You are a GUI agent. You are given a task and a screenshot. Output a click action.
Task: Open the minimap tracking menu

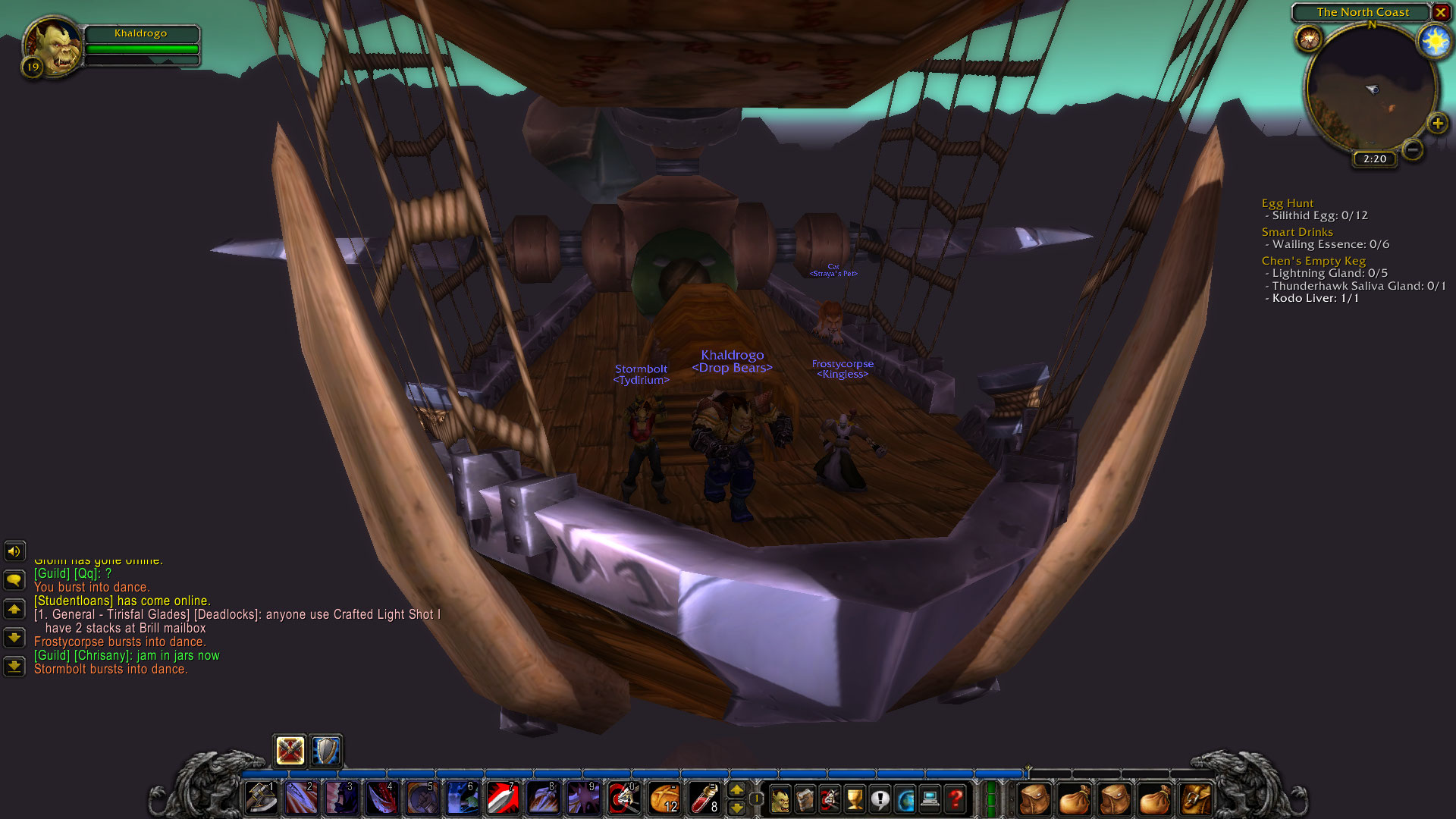(1310, 36)
